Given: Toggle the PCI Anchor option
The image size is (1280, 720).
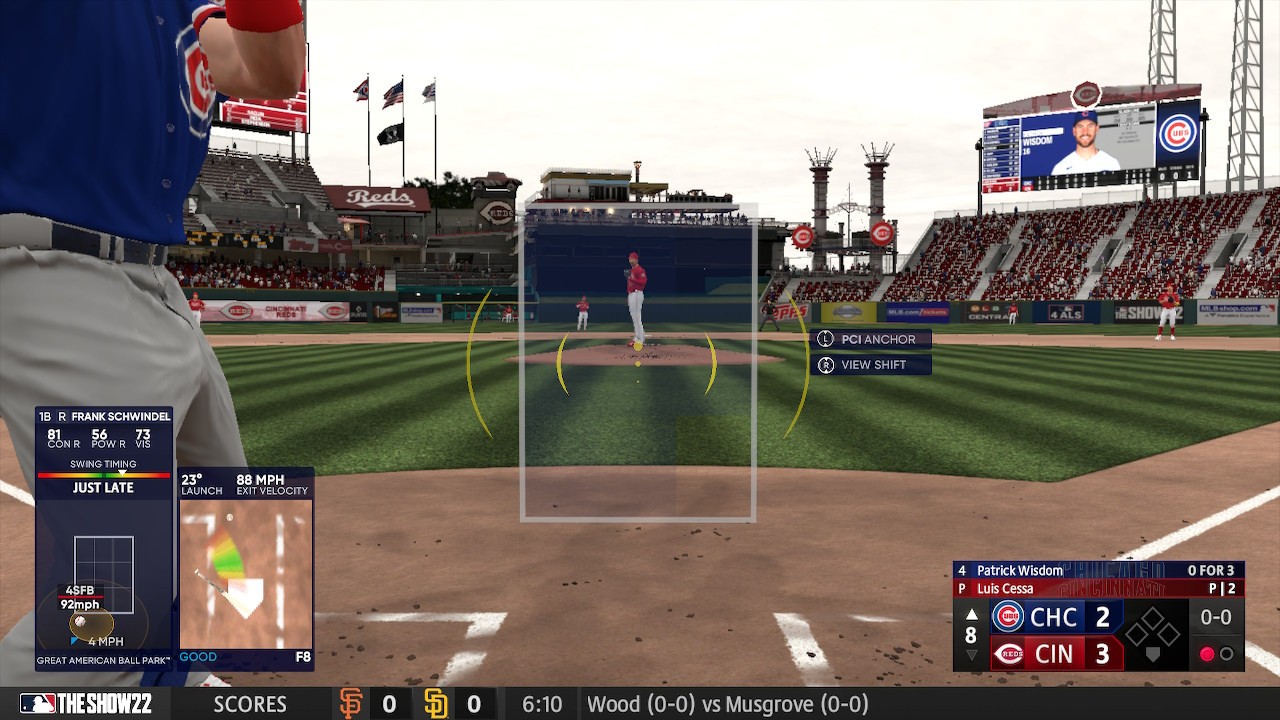Looking at the screenshot, I should click(x=870, y=339).
